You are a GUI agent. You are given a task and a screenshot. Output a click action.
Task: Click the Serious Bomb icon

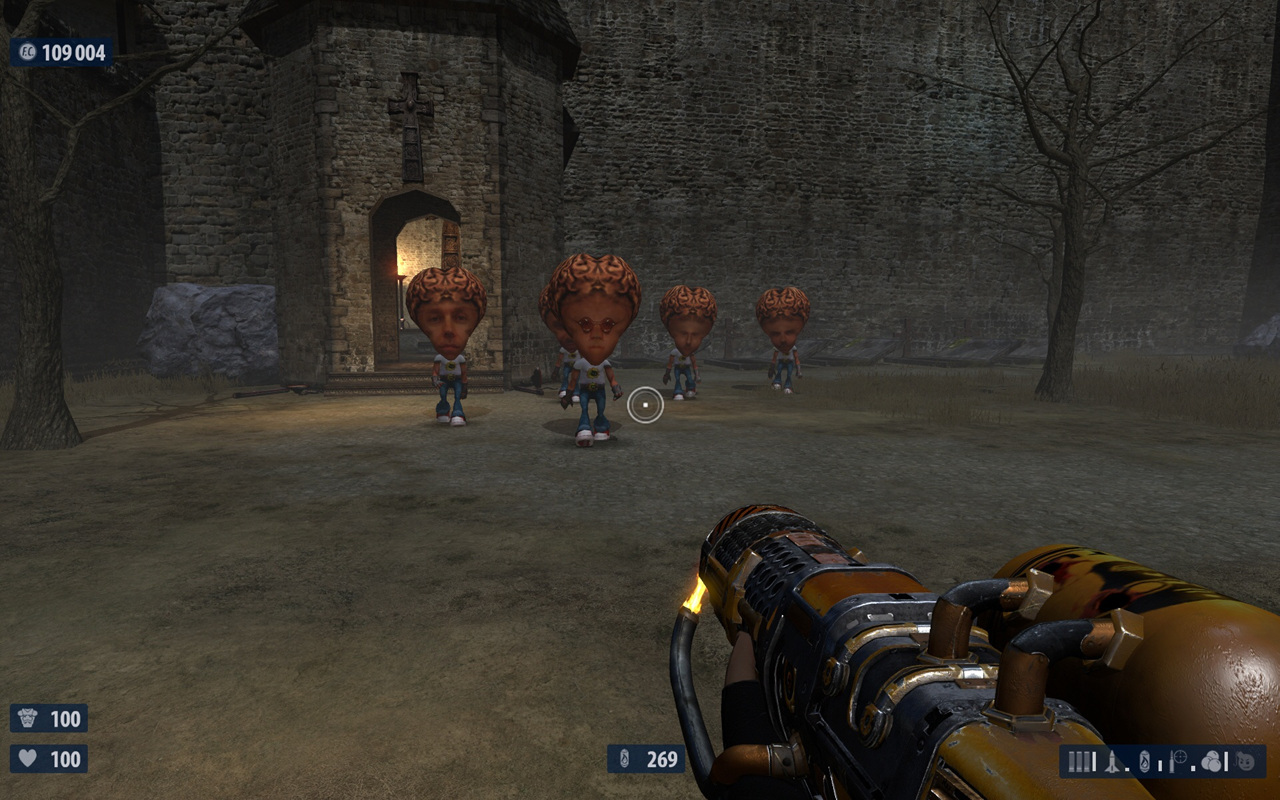point(1243,761)
